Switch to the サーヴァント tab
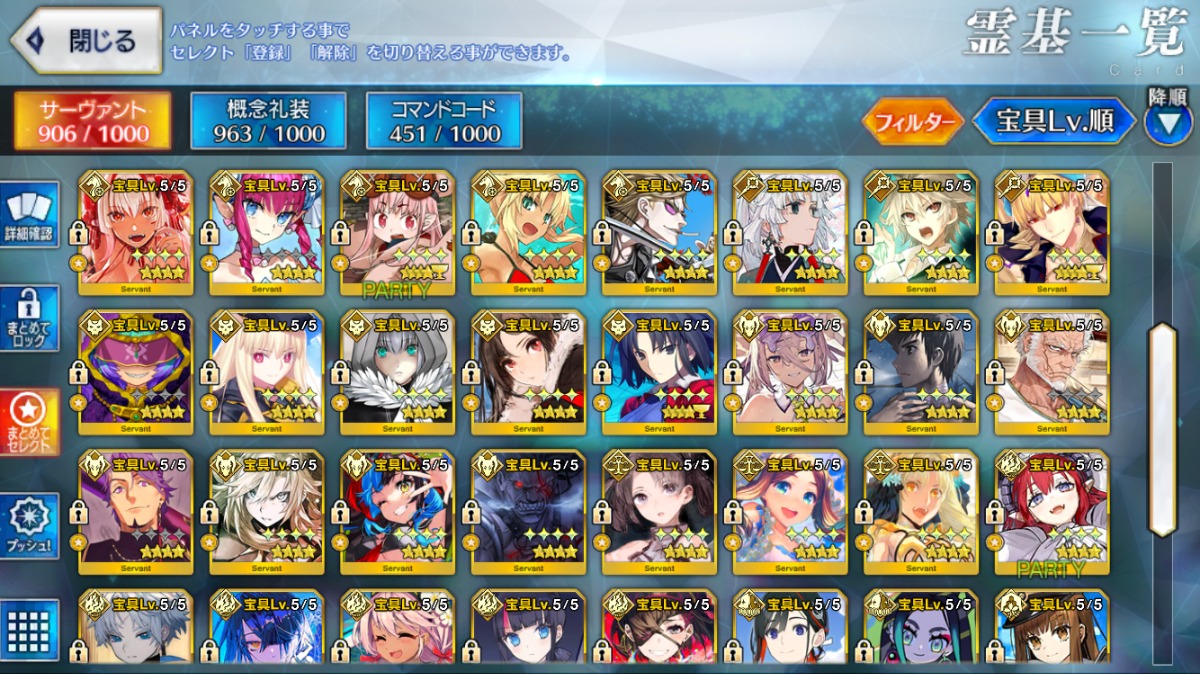1200x674 pixels. 92,122
